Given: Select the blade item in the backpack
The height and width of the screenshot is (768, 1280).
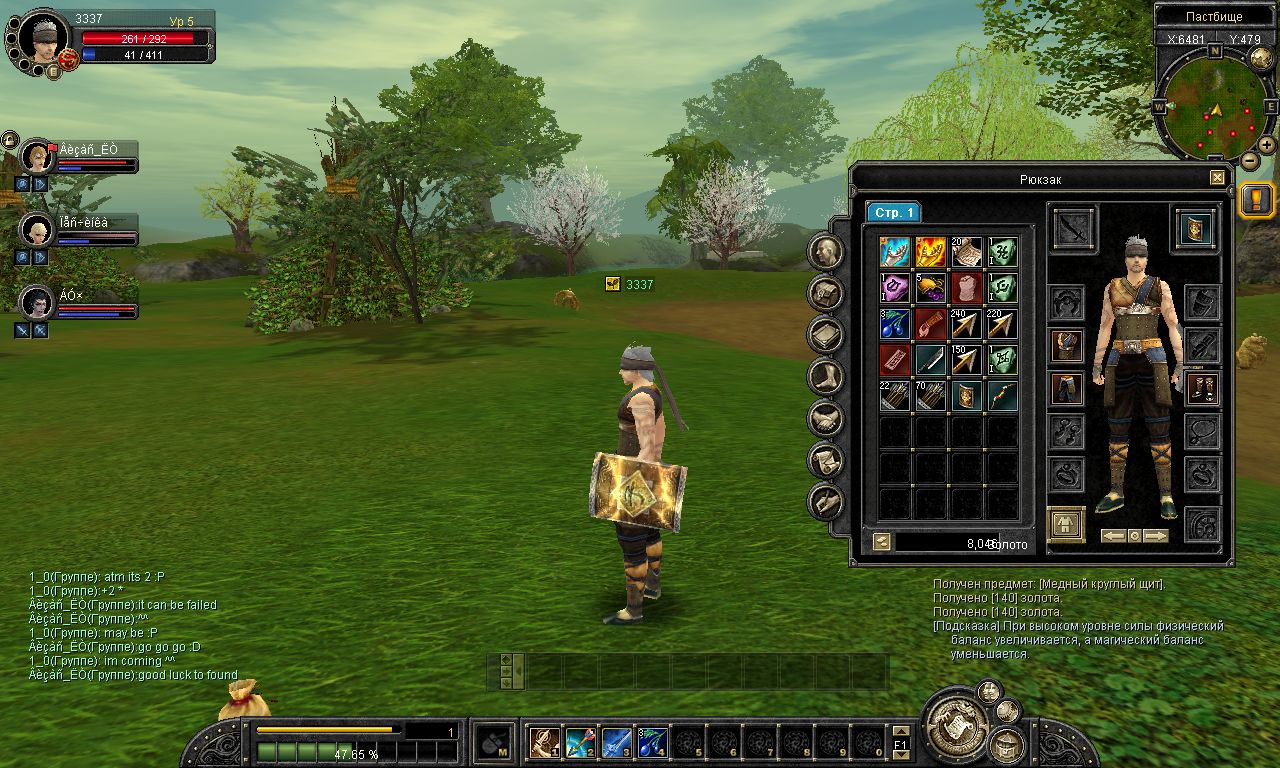Looking at the screenshot, I should tap(930, 360).
